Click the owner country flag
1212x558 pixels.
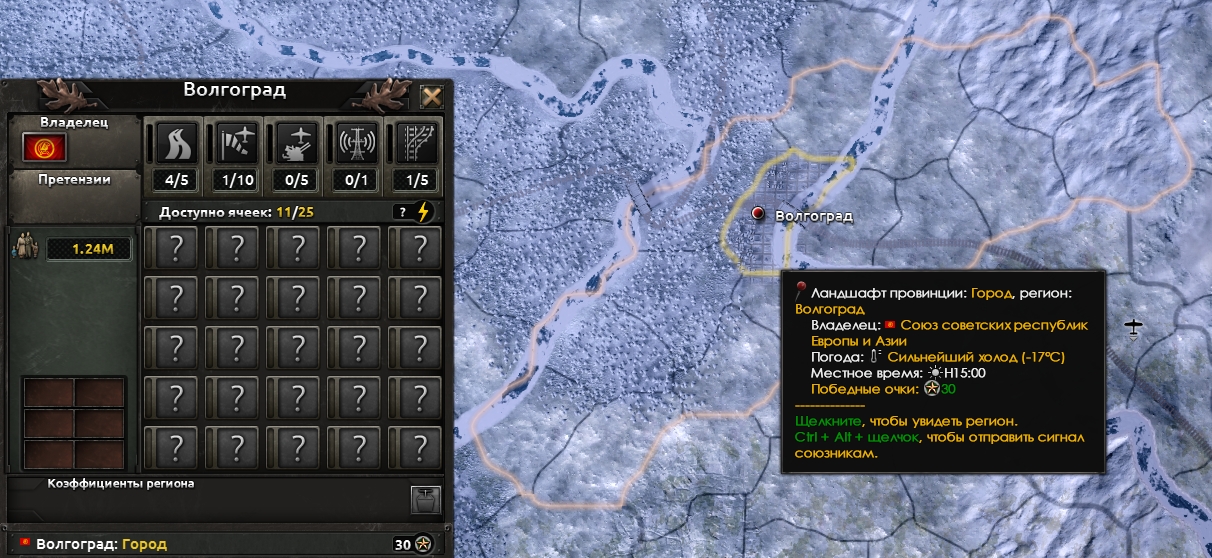tap(44, 149)
